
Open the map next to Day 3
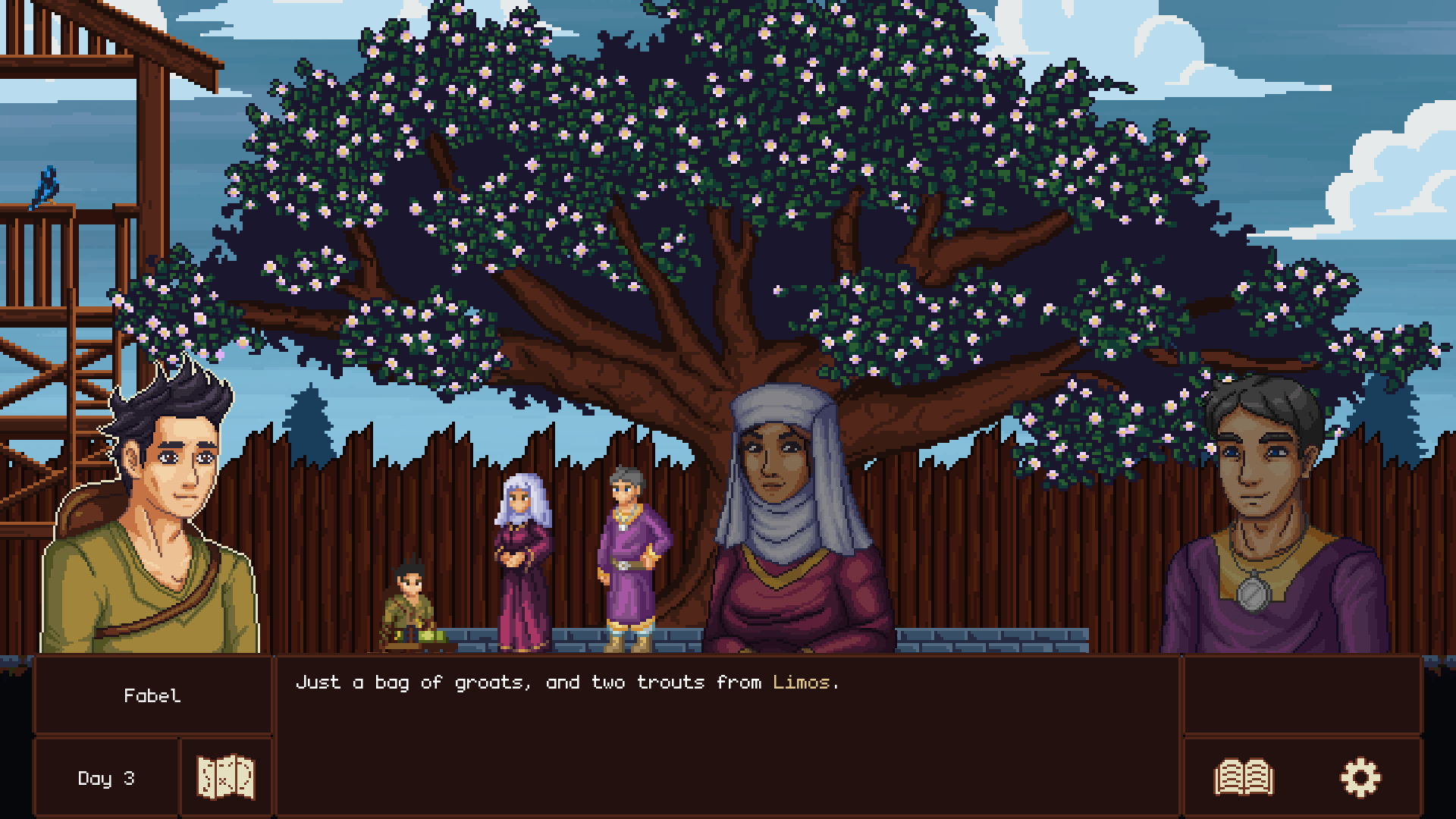[225, 775]
